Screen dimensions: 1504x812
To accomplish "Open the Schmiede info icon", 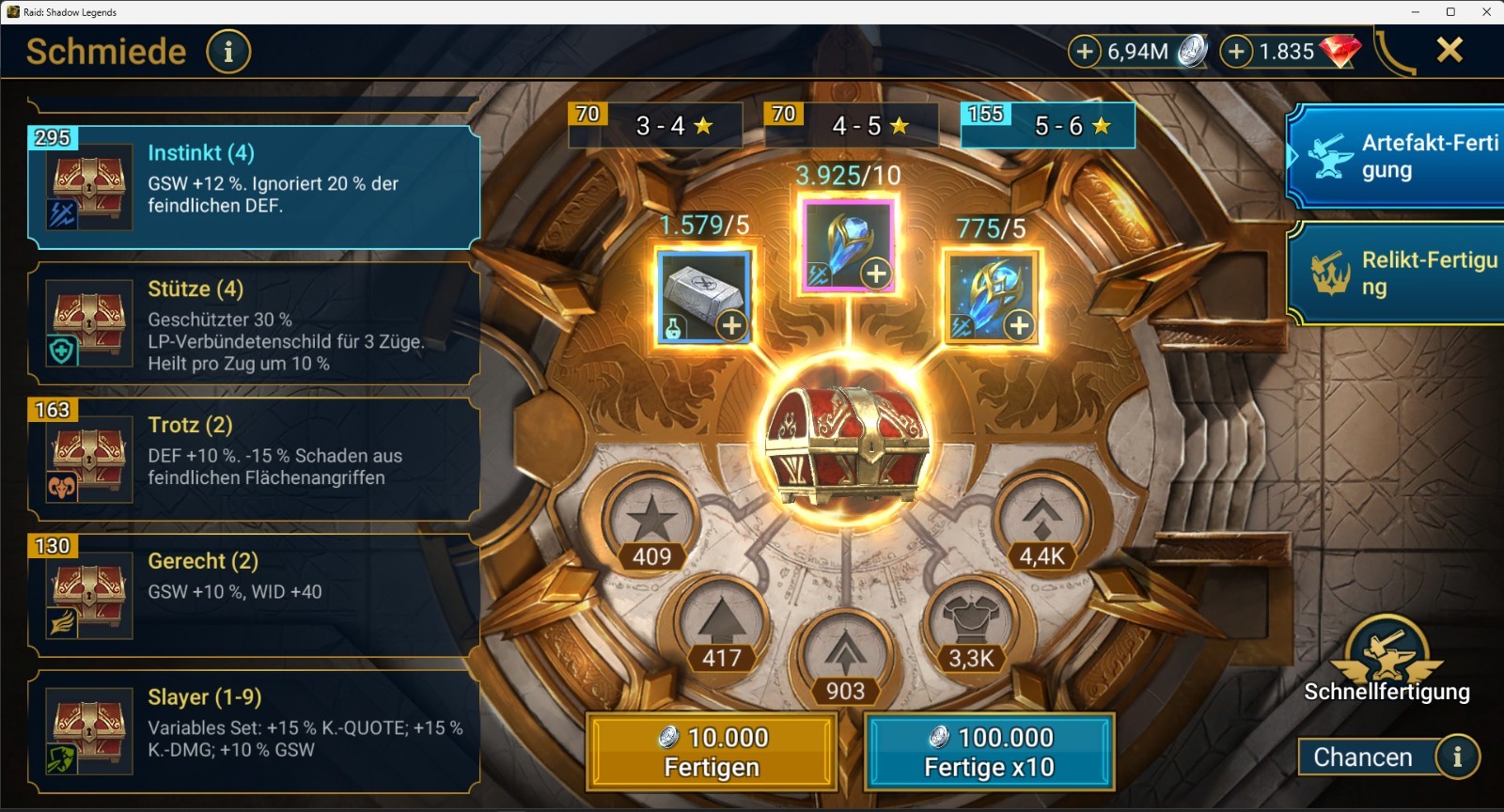I will point(227,52).
